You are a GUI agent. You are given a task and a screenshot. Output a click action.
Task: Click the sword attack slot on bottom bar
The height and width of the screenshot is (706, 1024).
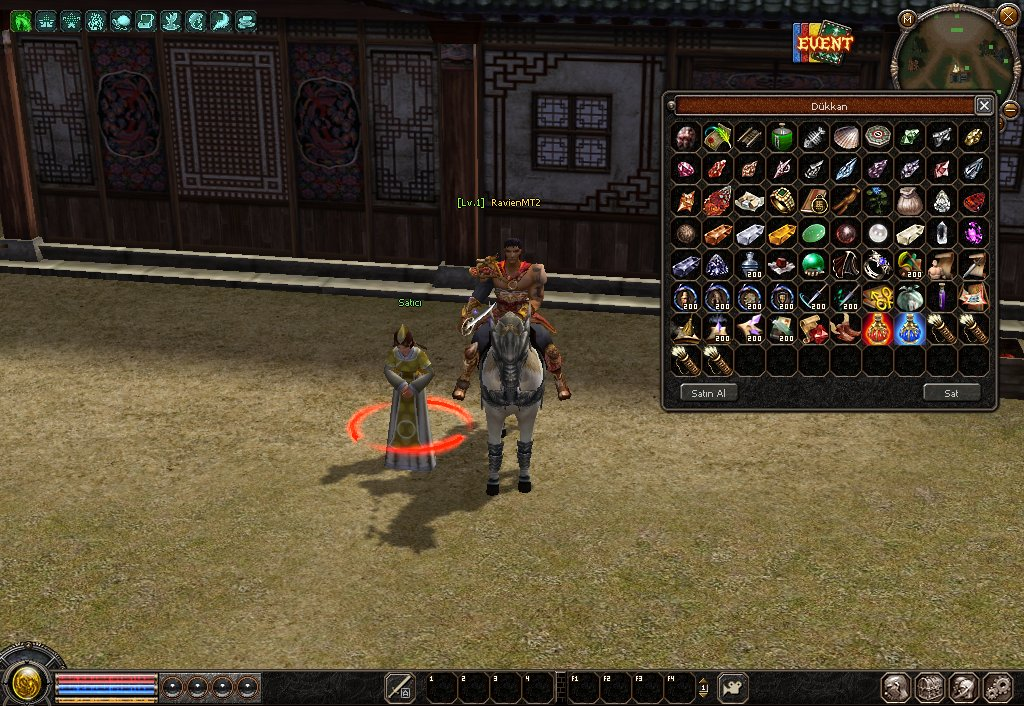(400, 687)
